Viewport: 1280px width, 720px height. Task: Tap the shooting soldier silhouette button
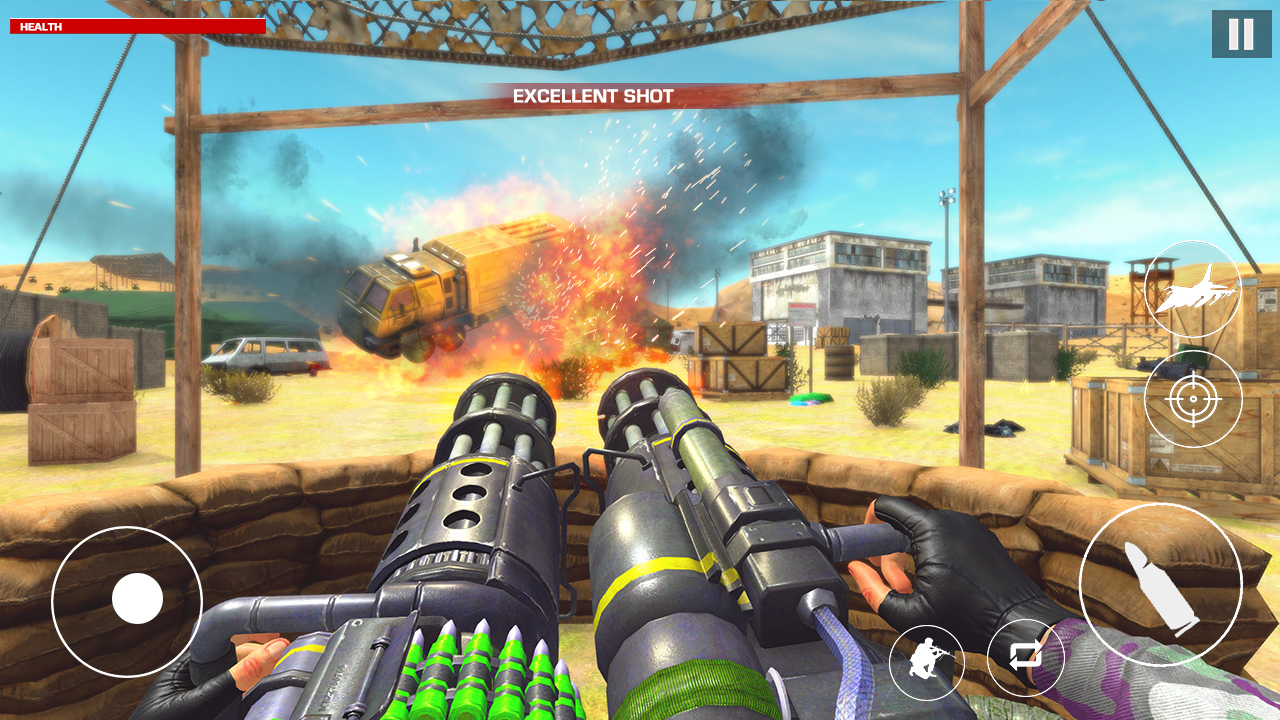click(925, 661)
